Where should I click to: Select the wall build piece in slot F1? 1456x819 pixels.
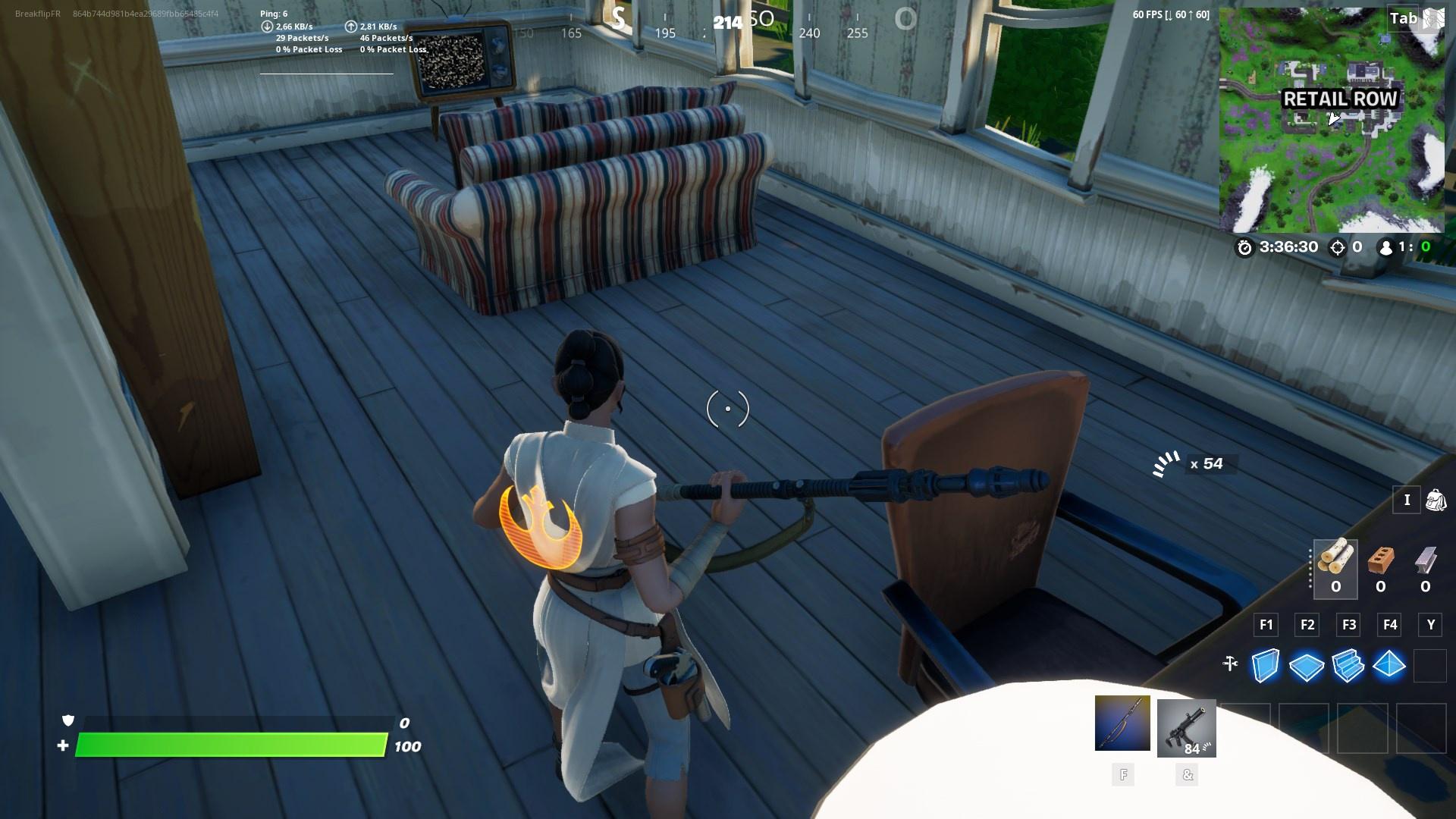click(x=1266, y=667)
